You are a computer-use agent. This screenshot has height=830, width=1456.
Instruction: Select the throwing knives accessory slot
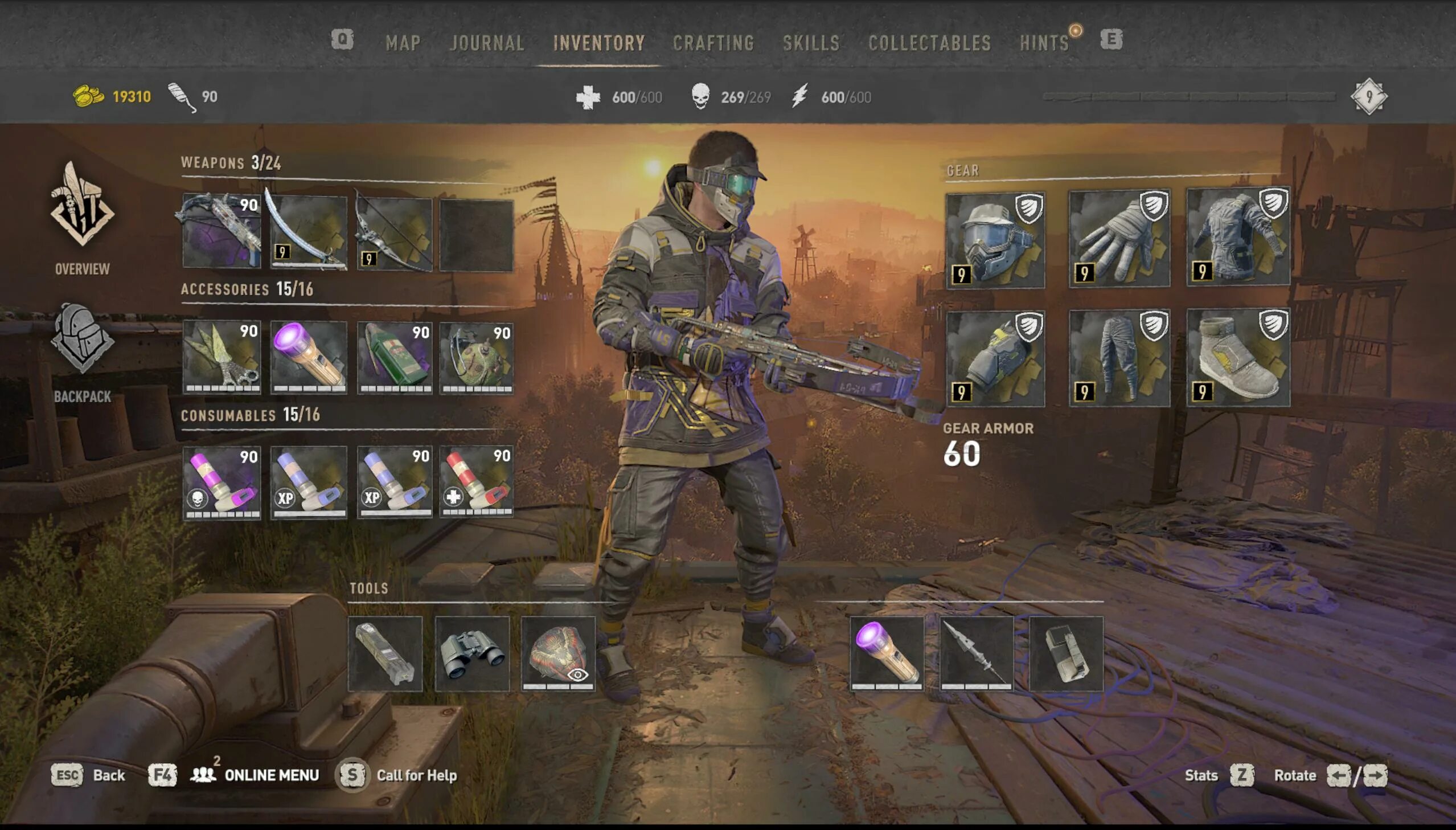point(222,357)
